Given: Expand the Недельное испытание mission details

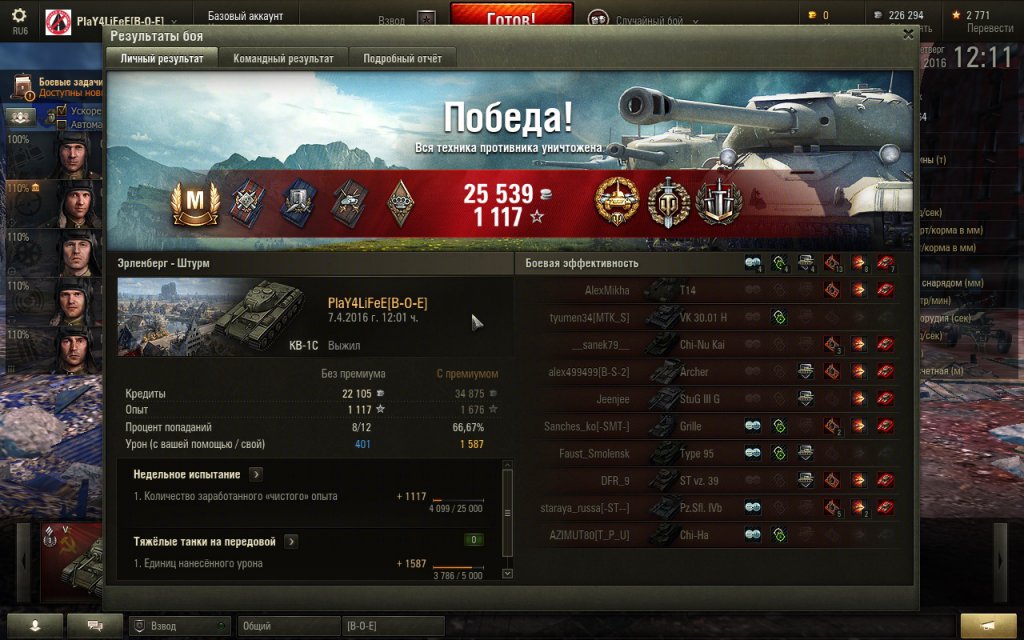Looking at the screenshot, I should [x=256, y=474].
